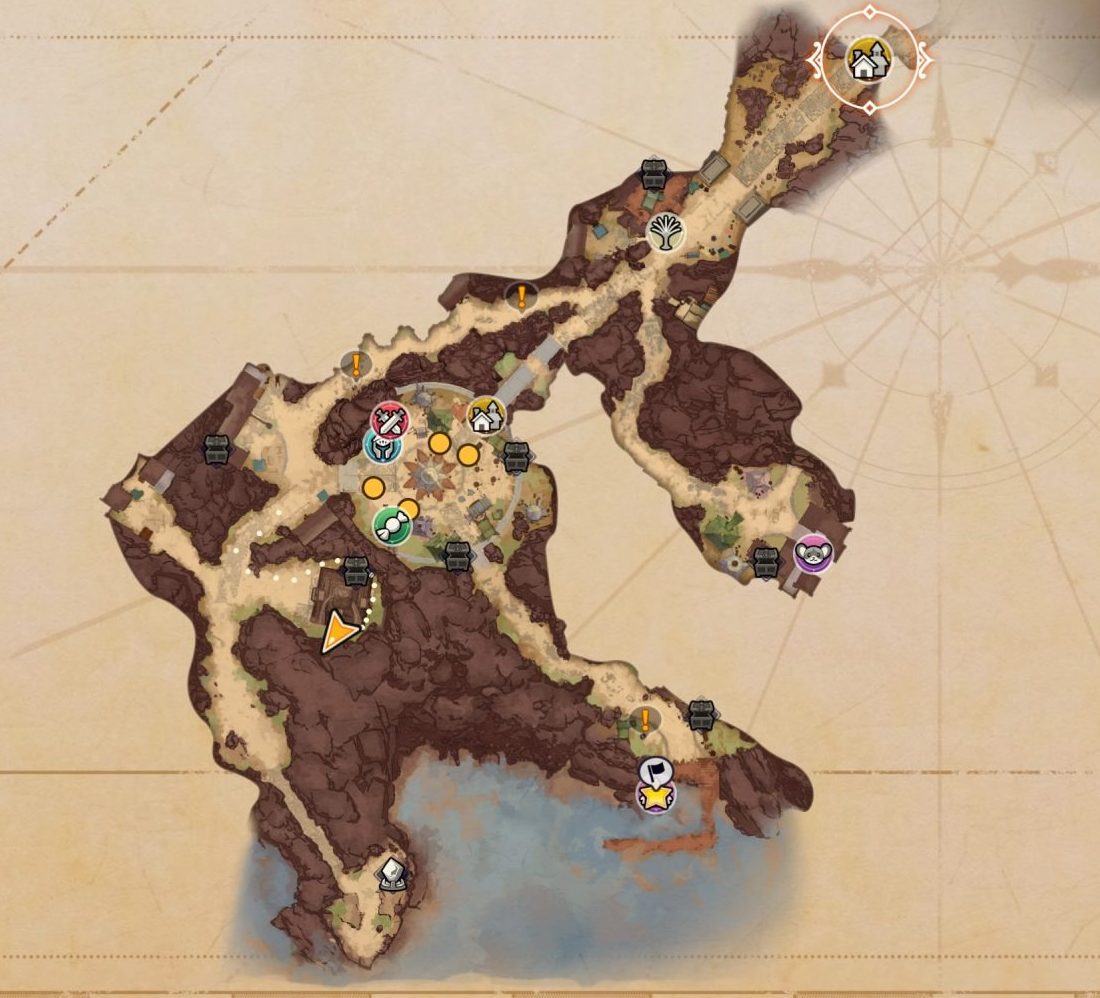Click the dark-backed exclamation quest marker
The width and height of the screenshot is (1100, 998).
pyautogui.click(x=521, y=296)
